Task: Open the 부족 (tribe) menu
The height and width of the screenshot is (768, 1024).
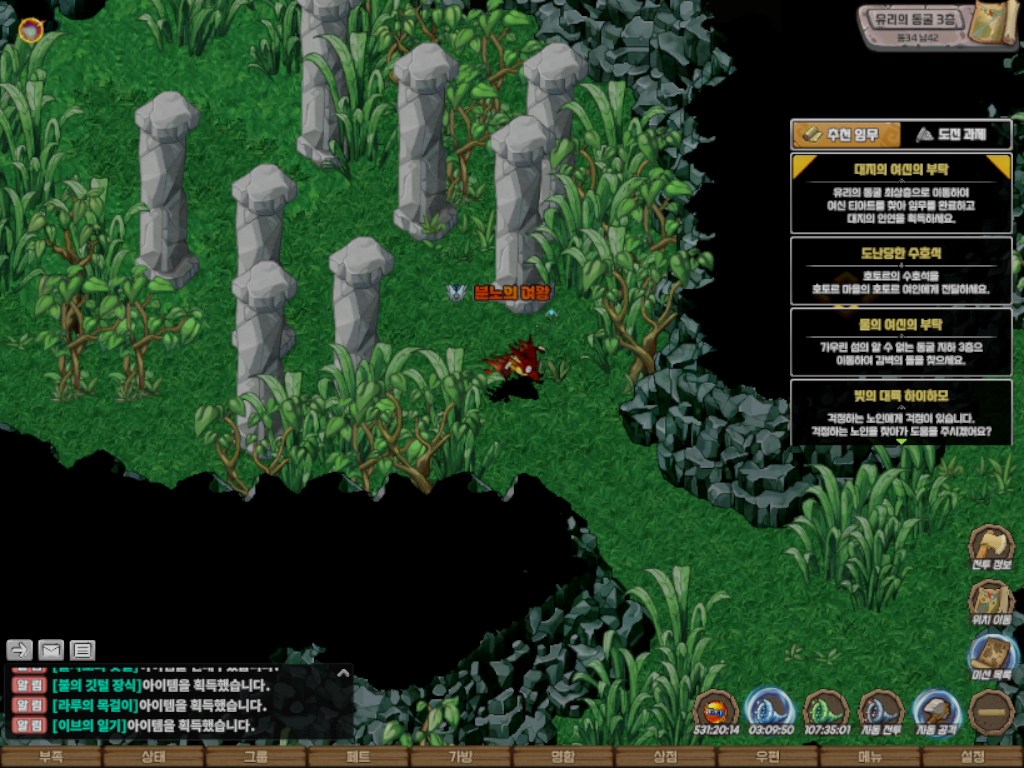Action: click(x=51, y=757)
